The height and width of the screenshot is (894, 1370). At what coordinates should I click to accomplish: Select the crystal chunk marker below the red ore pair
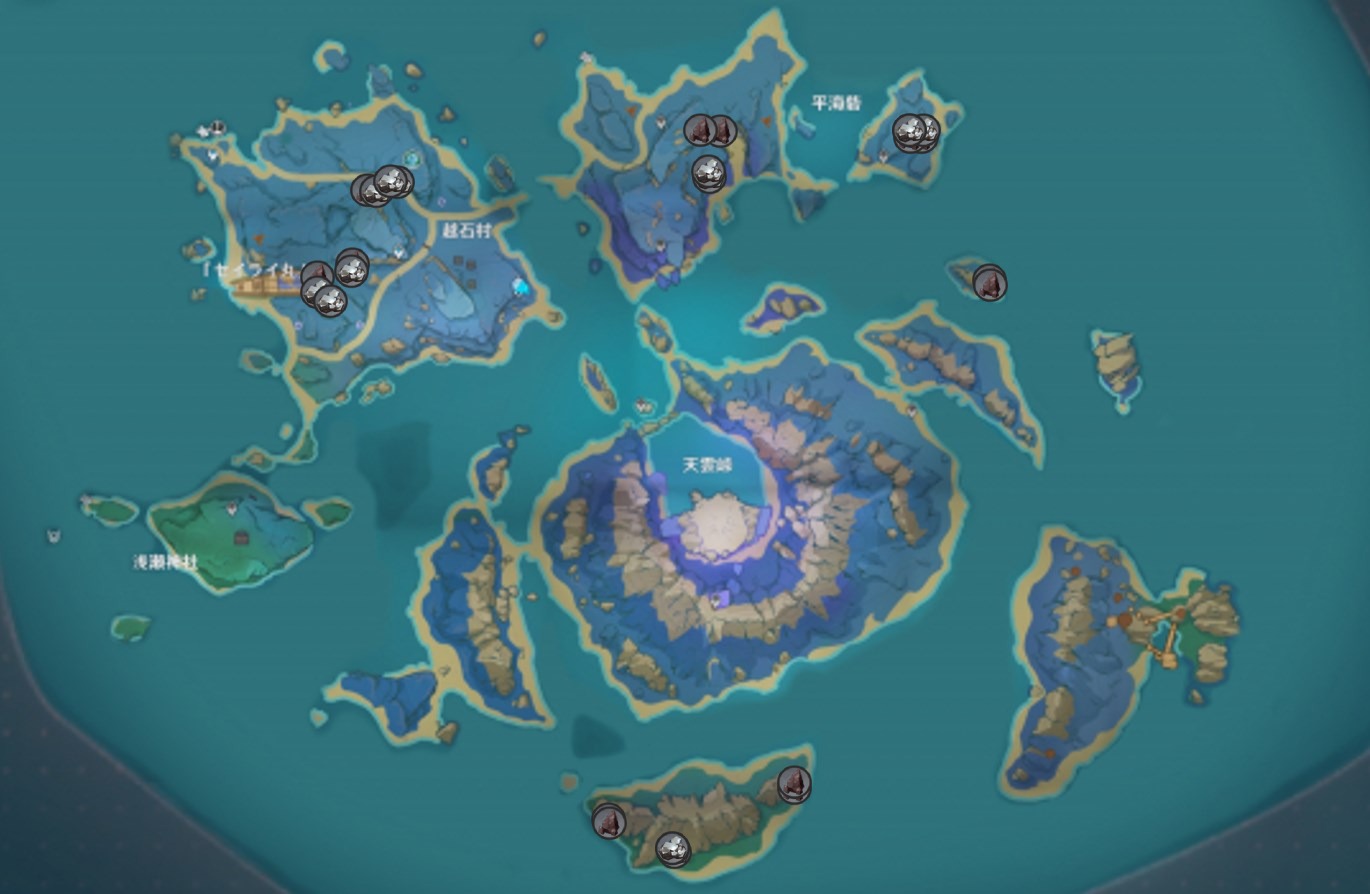tap(709, 172)
